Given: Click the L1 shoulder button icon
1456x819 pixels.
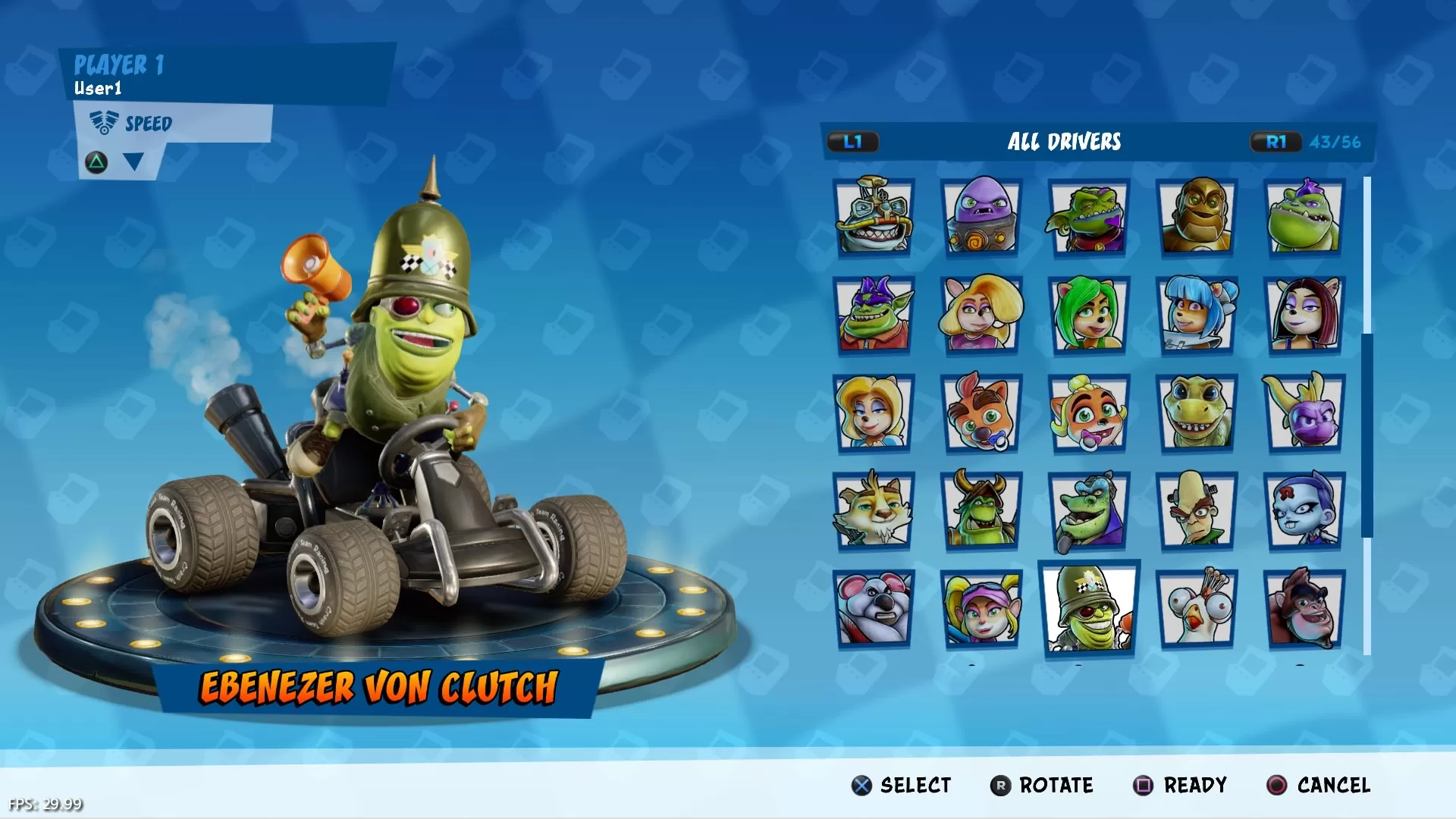Looking at the screenshot, I should point(853,141).
